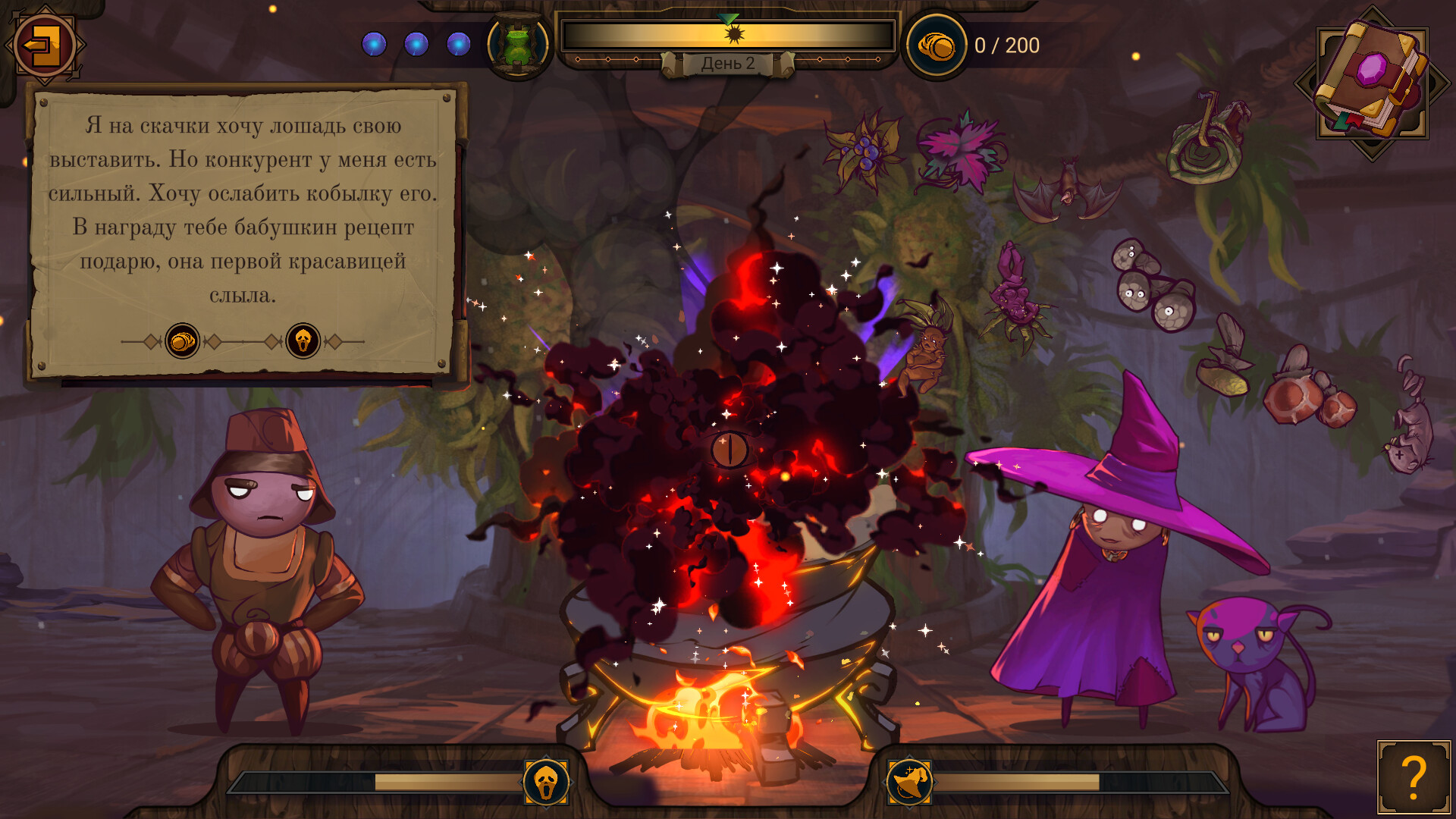The width and height of the screenshot is (1456, 819).
Task: Click the green hourglass timer
Action: 518,43
